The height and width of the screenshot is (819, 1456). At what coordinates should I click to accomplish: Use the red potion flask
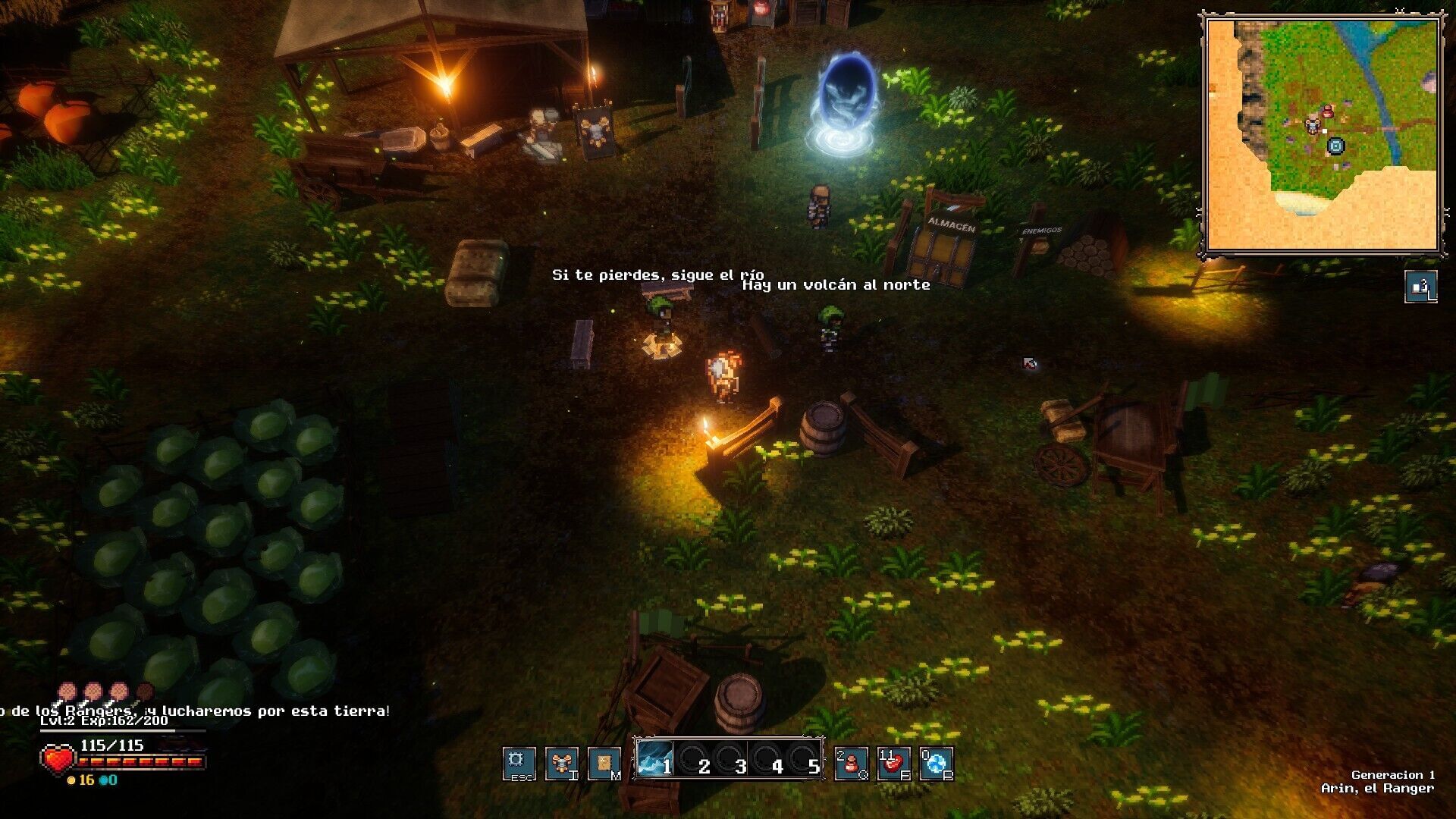851,763
